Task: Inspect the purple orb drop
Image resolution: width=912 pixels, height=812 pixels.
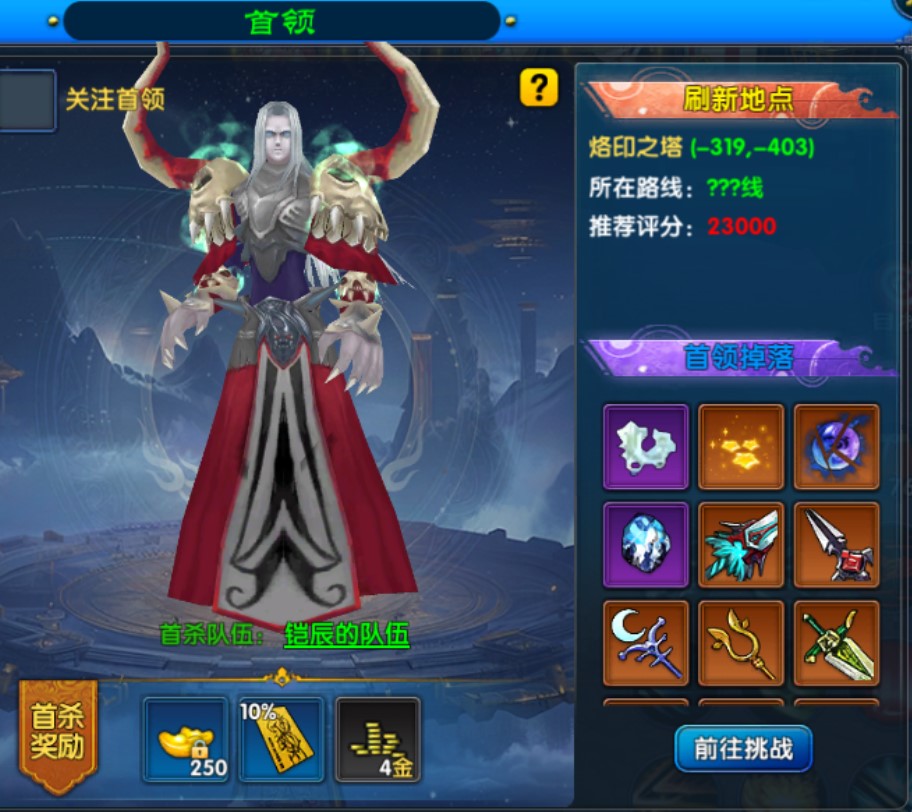Action: (837, 447)
